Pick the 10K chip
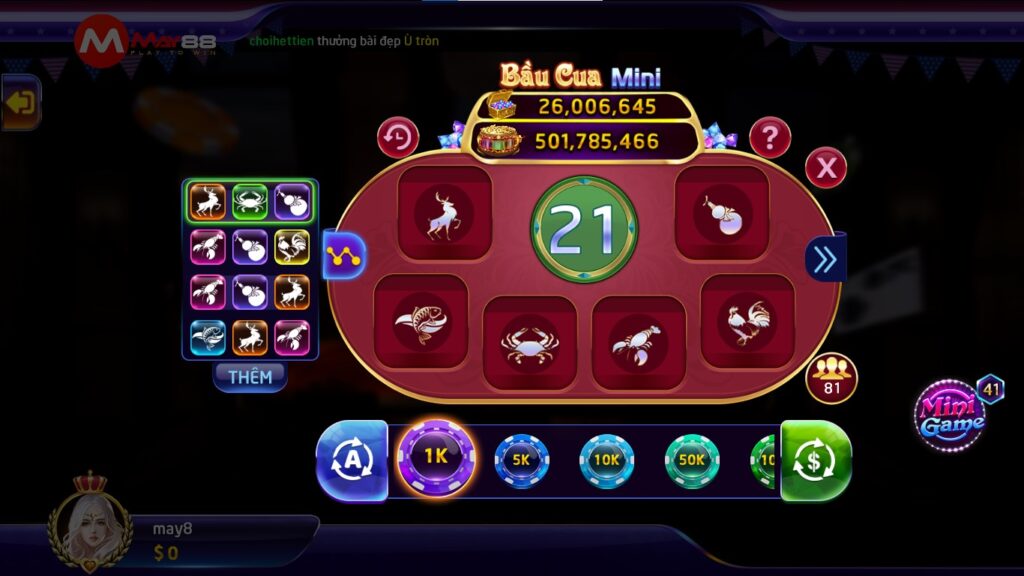This screenshot has height=576, width=1024. point(606,460)
